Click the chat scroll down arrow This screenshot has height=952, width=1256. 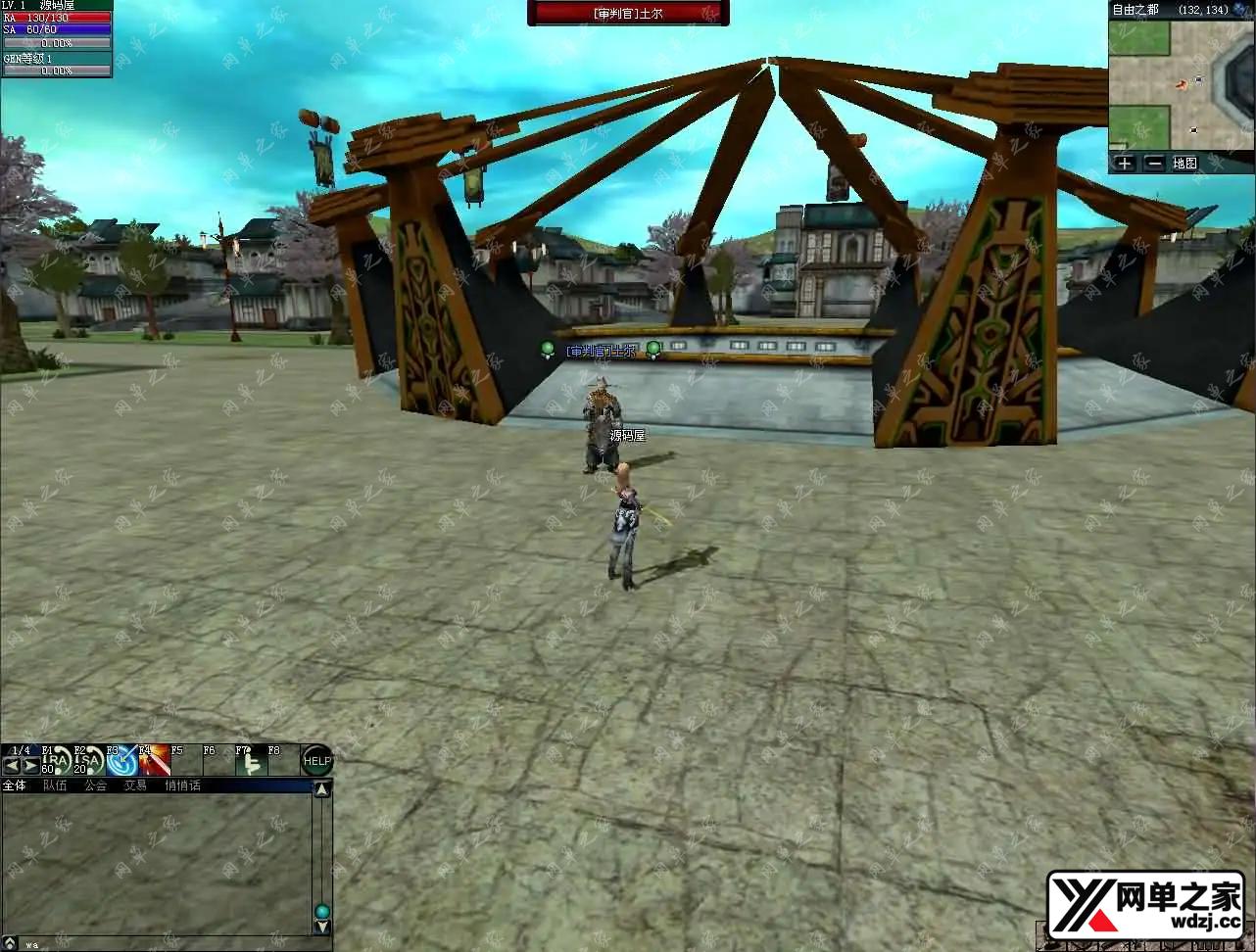point(322,928)
